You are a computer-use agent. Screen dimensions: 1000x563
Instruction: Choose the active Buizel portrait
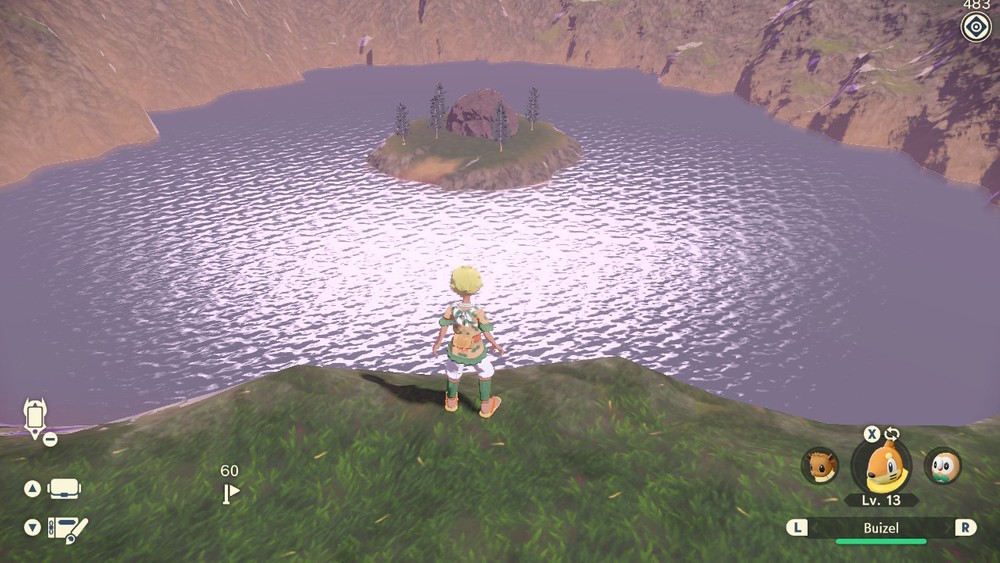tap(881, 466)
